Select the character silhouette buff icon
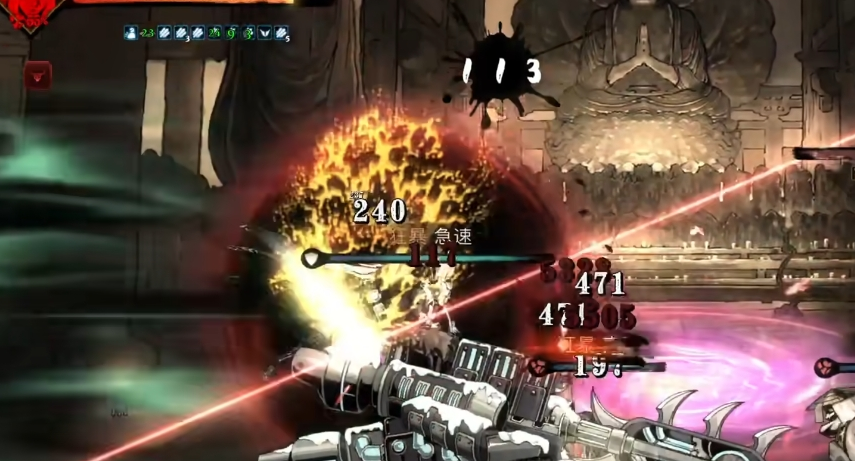This screenshot has height=461, width=855. [x=131, y=33]
